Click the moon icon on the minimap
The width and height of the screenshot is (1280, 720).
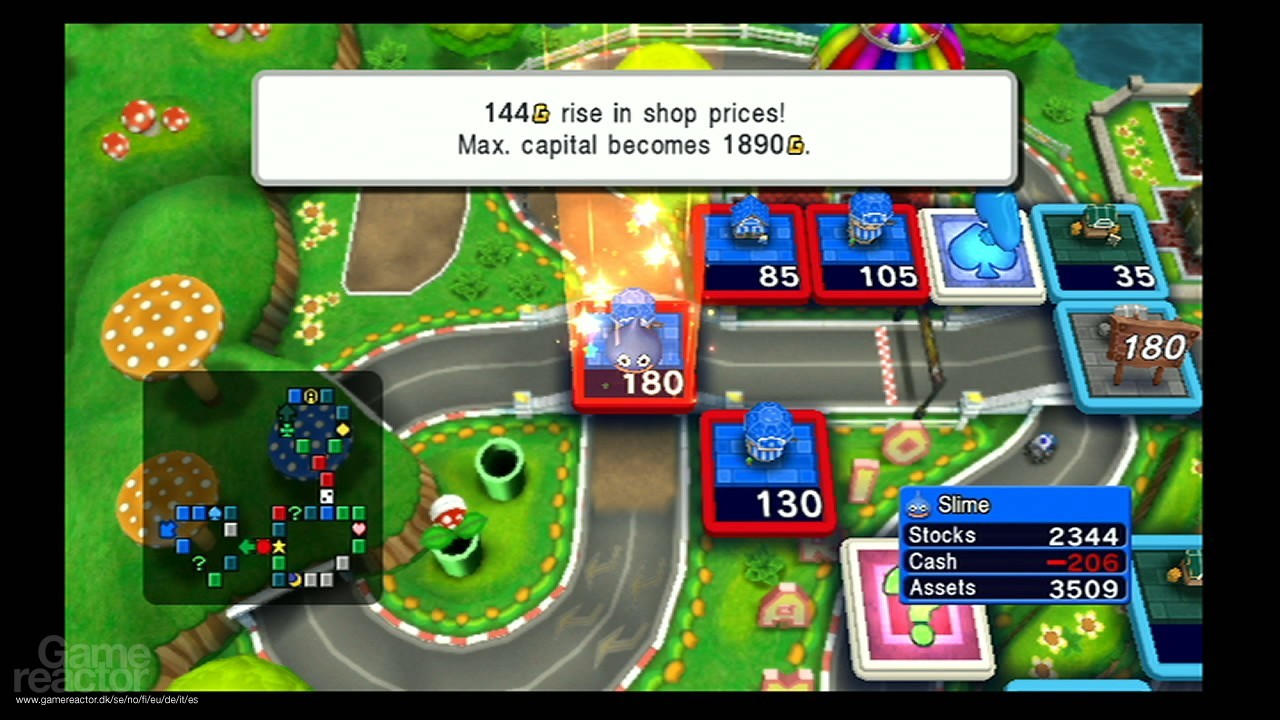click(x=294, y=578)
